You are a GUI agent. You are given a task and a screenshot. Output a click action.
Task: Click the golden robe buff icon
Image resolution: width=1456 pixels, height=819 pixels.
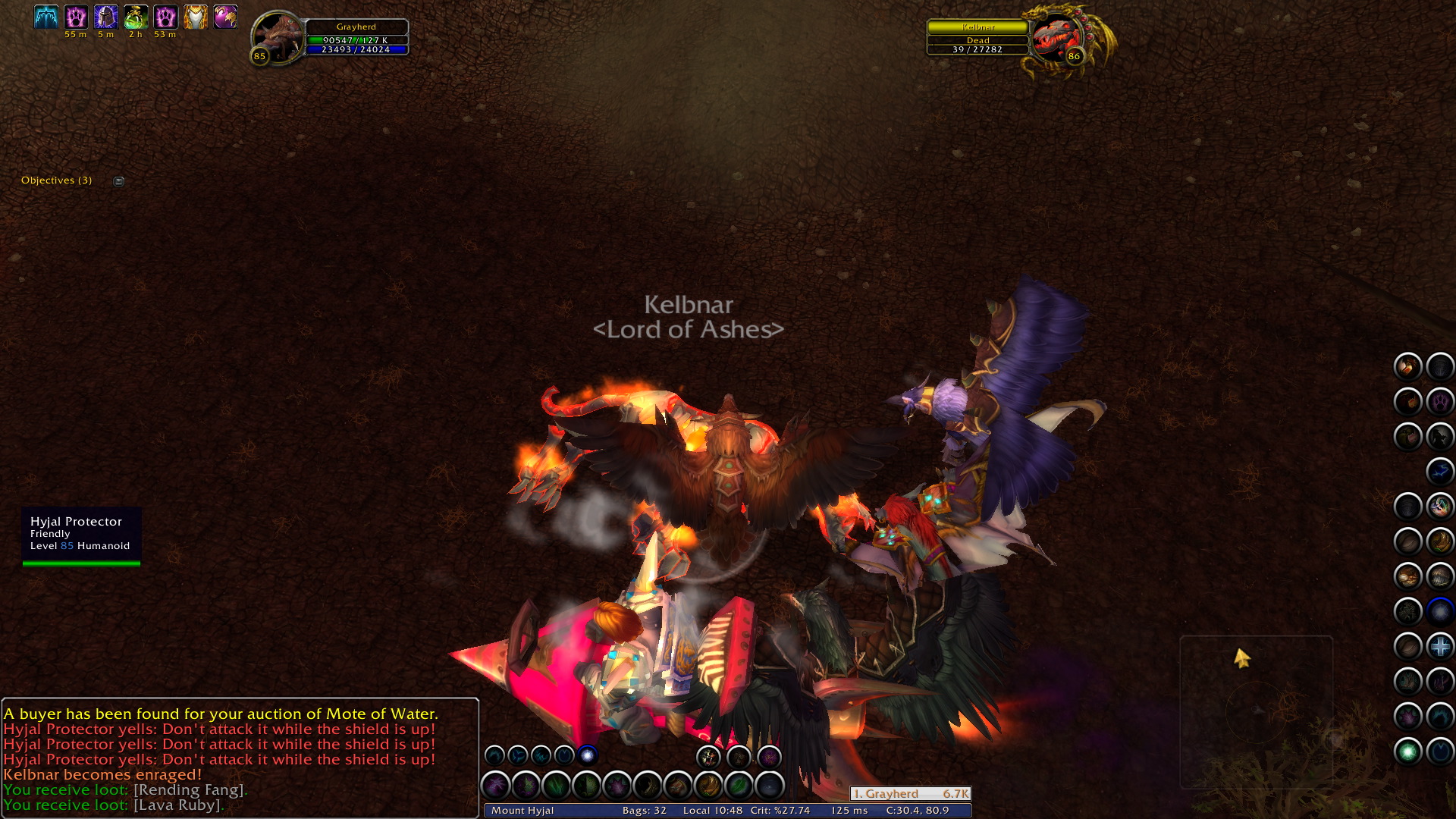pyautogui.click(x=196, y=17)
